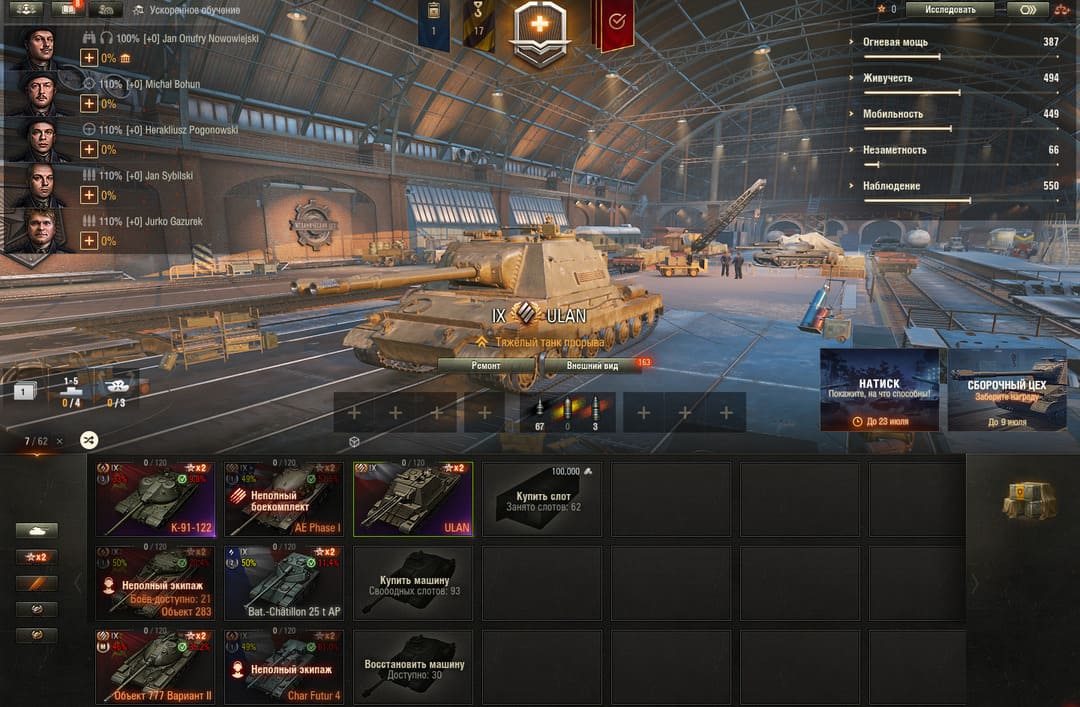Screen dimensions: 1080x707
Task: Choose Объект 777 Вариант II tank
Action: pyautogui.click(x=155, y=666)
